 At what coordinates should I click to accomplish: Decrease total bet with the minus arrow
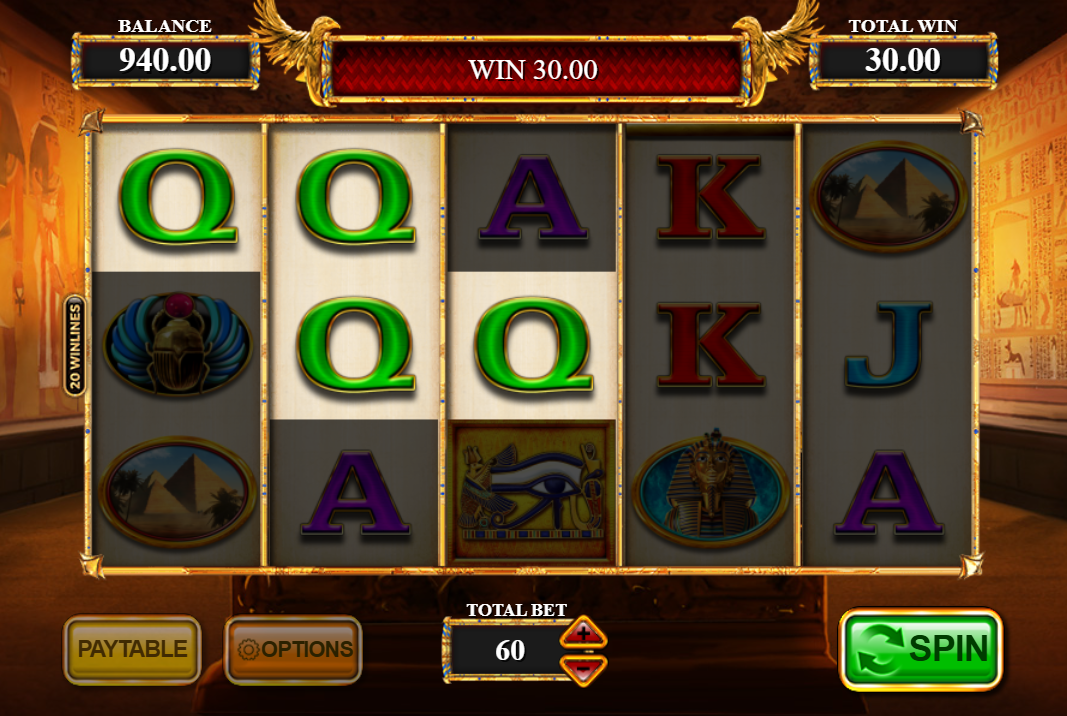point(583,665)
